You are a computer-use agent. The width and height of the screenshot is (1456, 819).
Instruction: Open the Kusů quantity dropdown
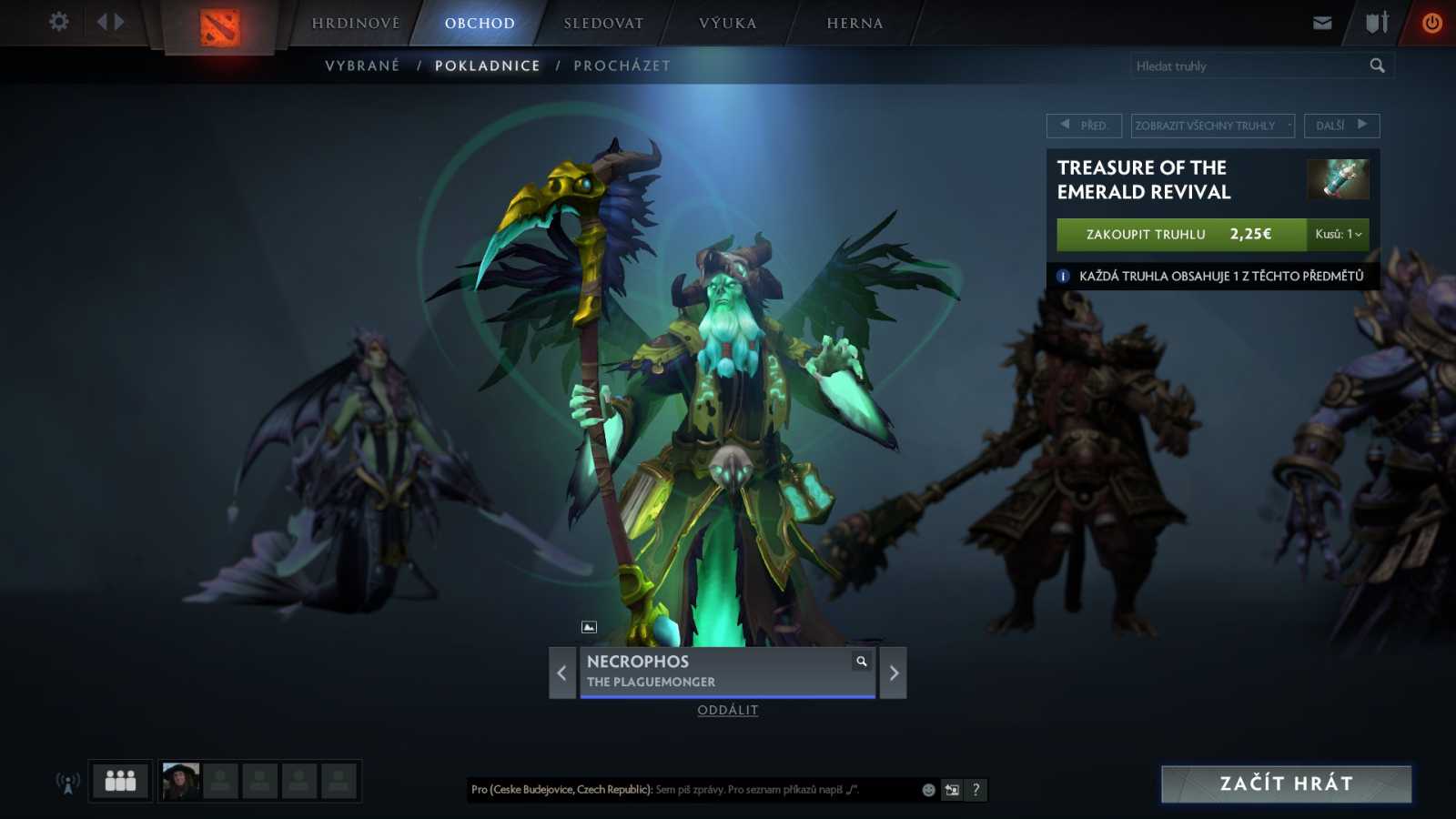point(1339,235)
